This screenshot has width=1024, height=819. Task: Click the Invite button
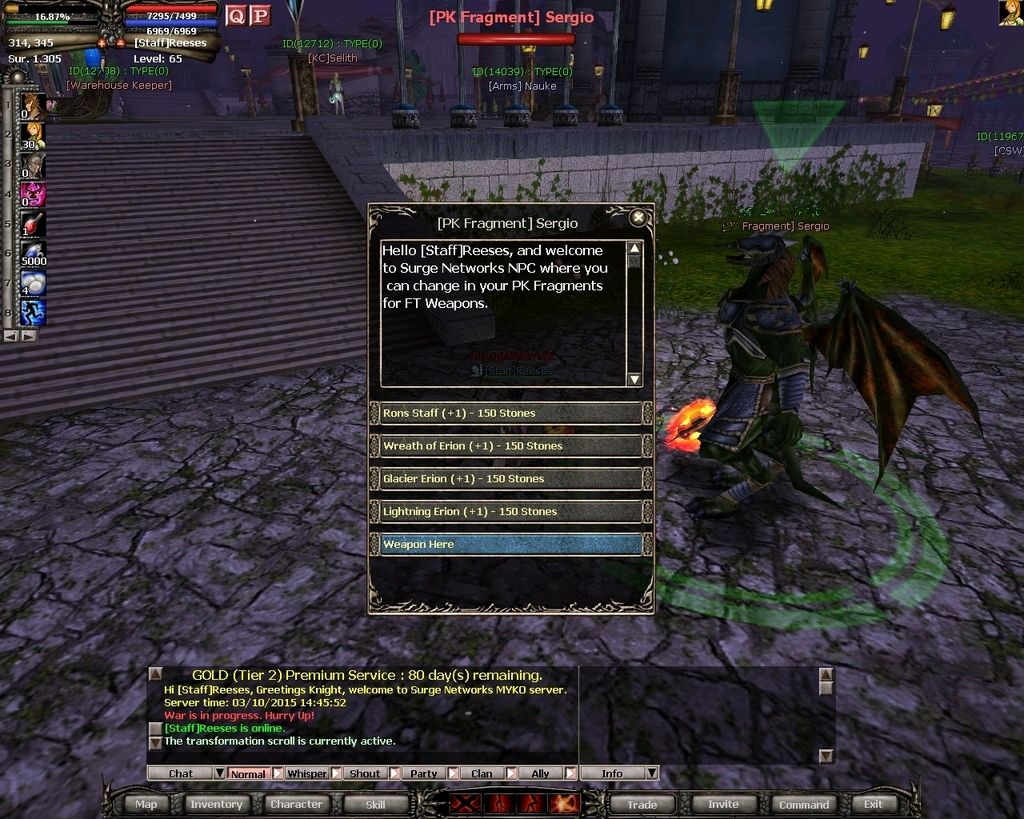coord(723,804)
